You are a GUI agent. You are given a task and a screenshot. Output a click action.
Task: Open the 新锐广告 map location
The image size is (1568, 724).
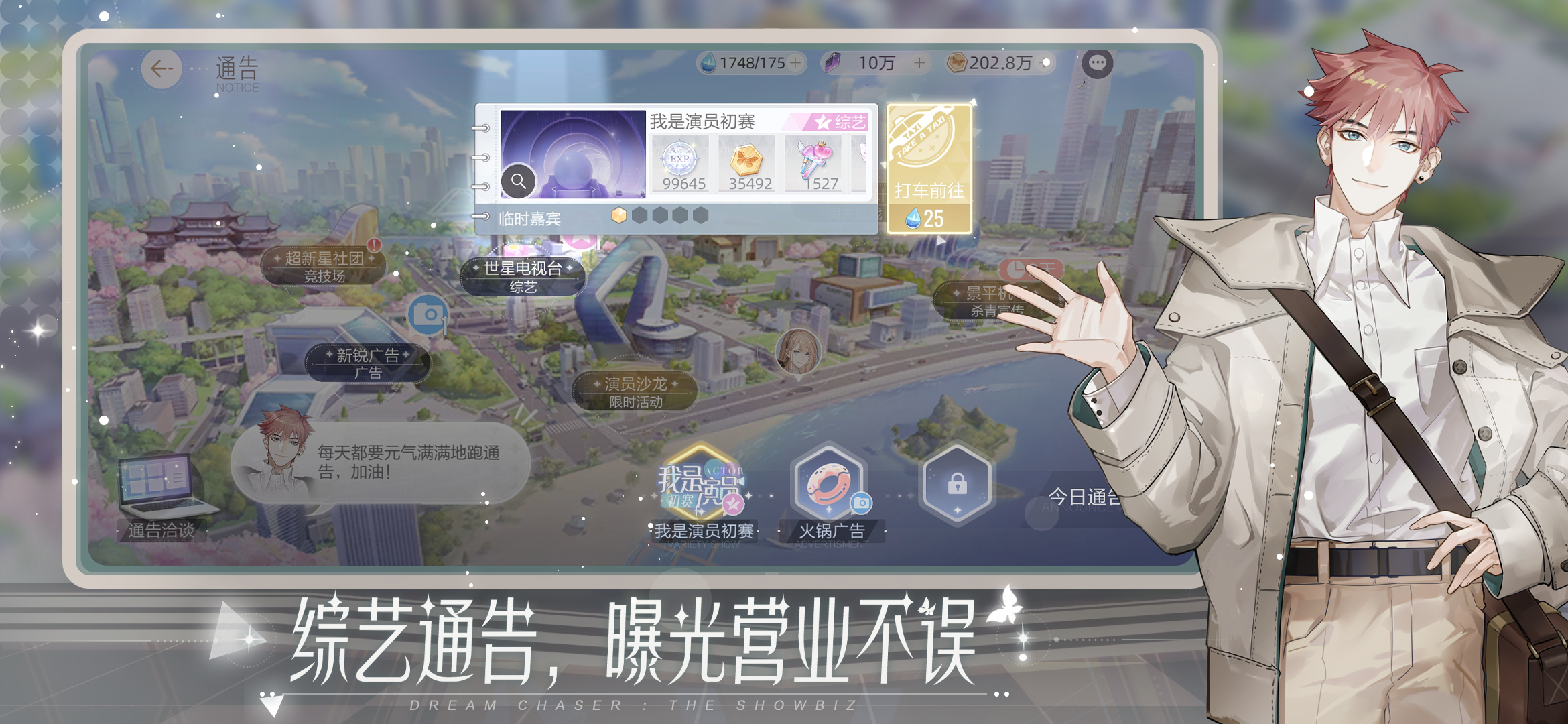370,365
